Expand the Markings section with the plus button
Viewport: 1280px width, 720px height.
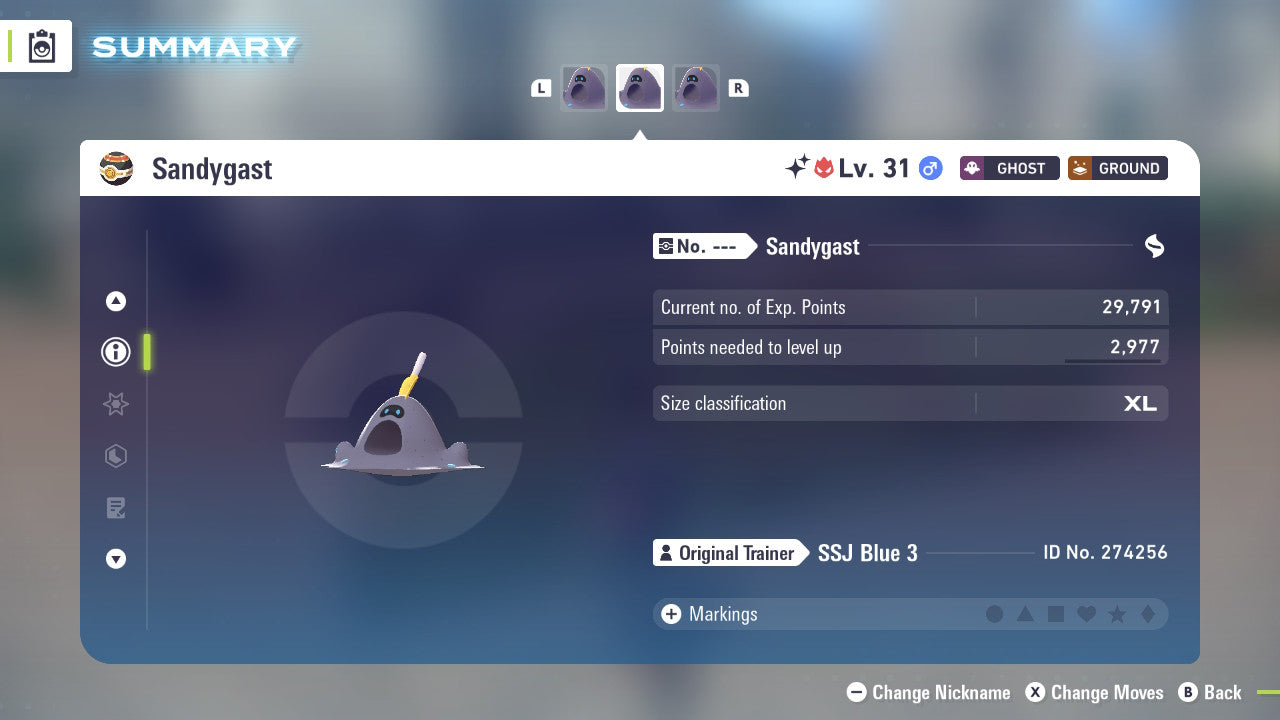pos(670,614)
